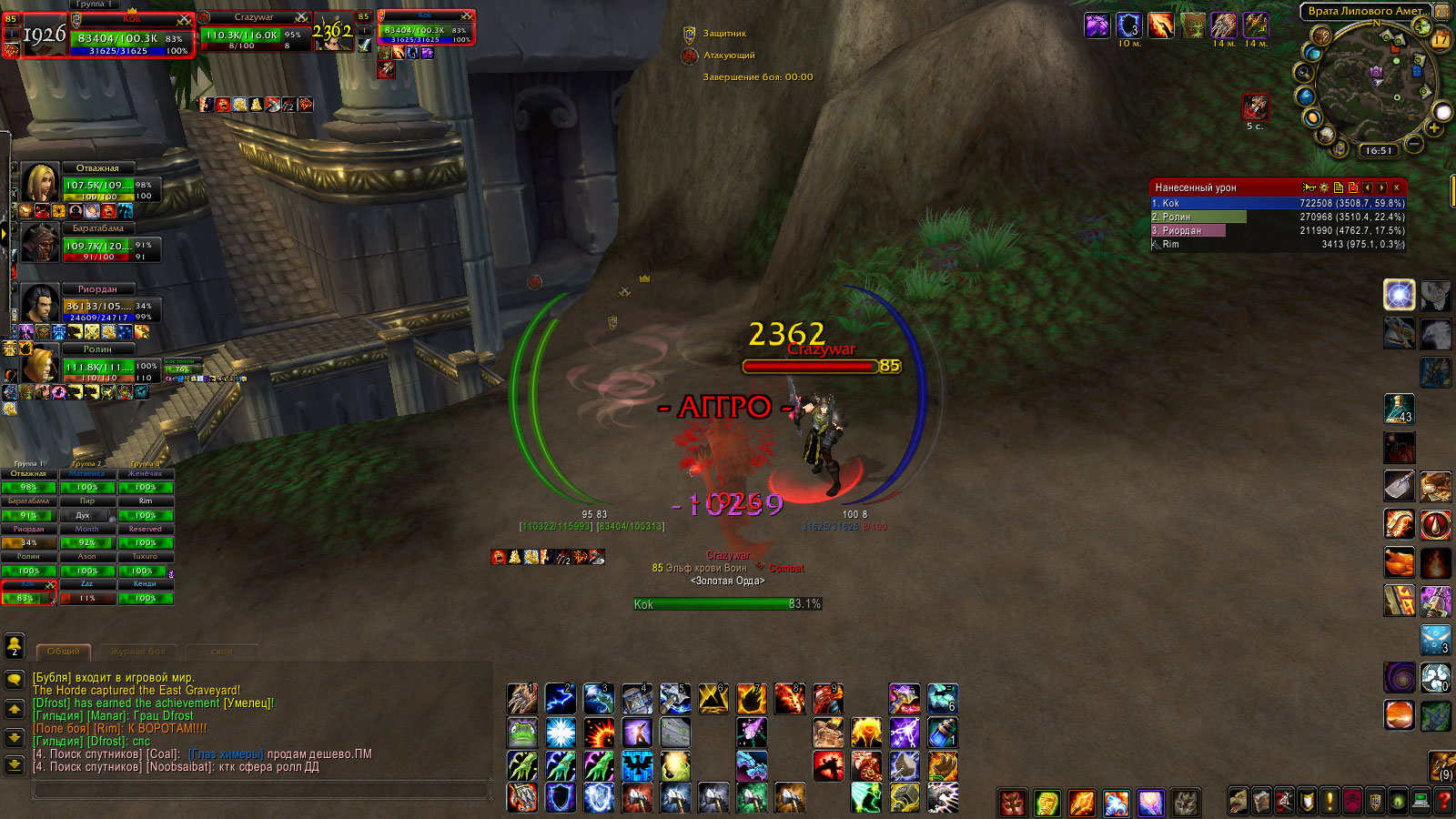Use the blue mana potion on the hotbar

click(x=942, y=733)
